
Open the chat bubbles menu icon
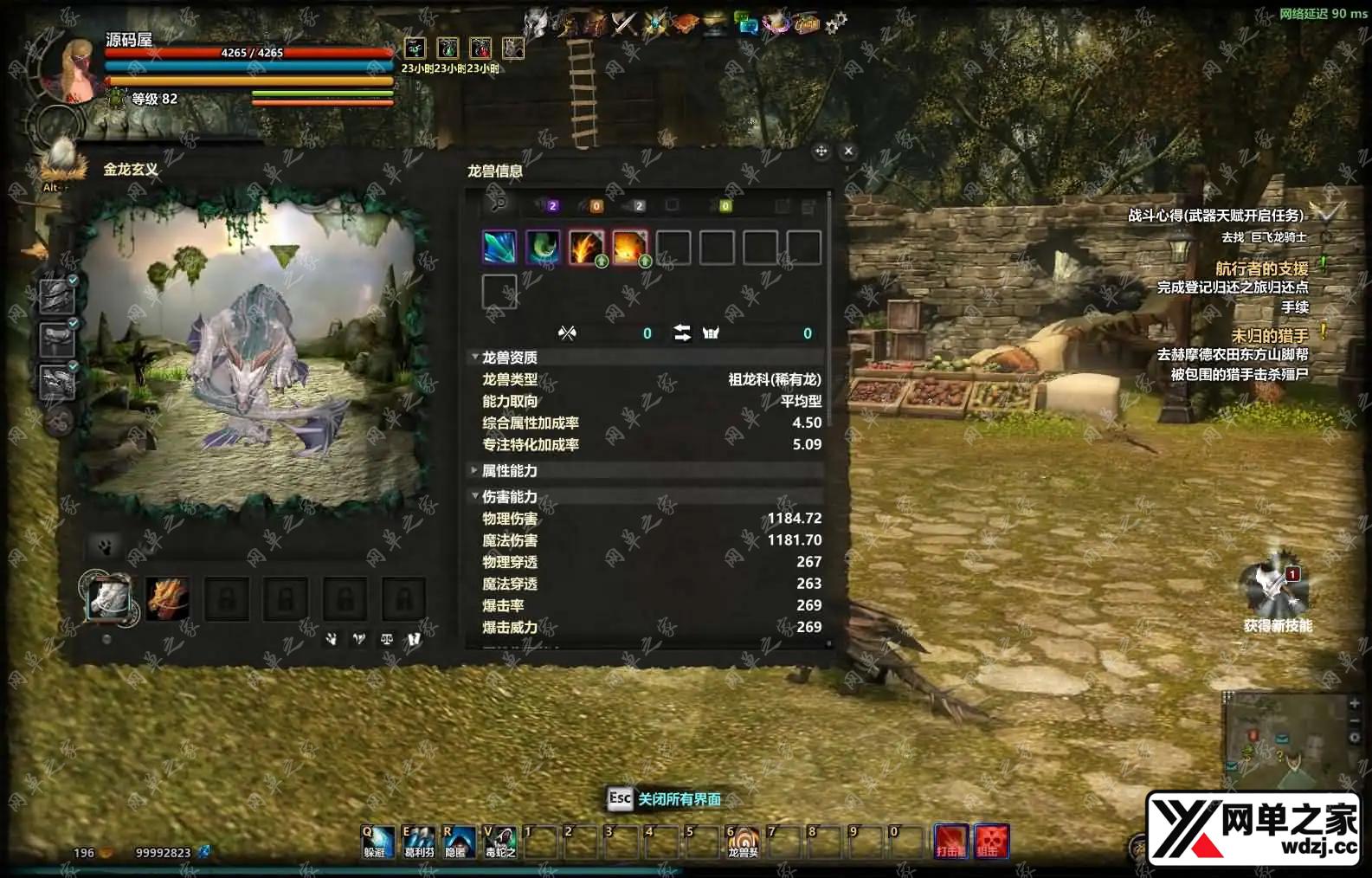click(746, 23)
